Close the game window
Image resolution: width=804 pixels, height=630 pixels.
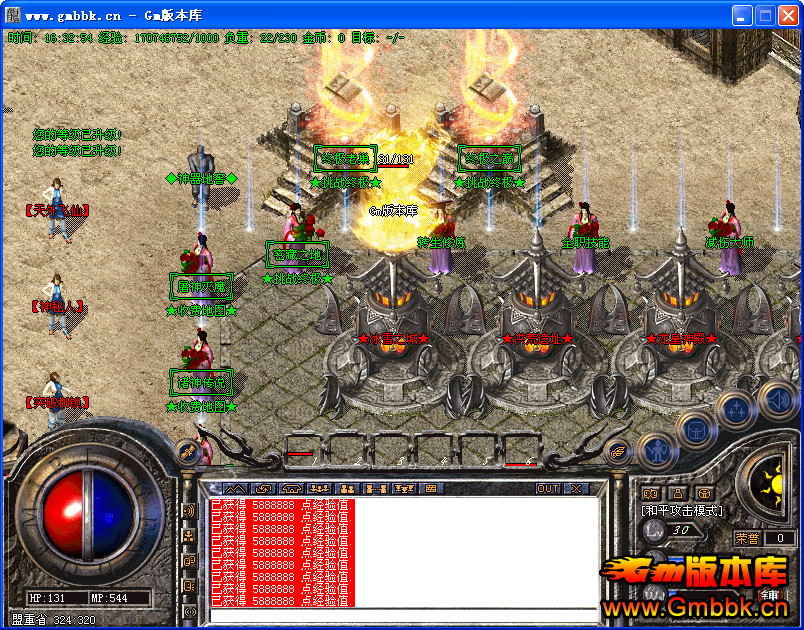pos(788,15)
